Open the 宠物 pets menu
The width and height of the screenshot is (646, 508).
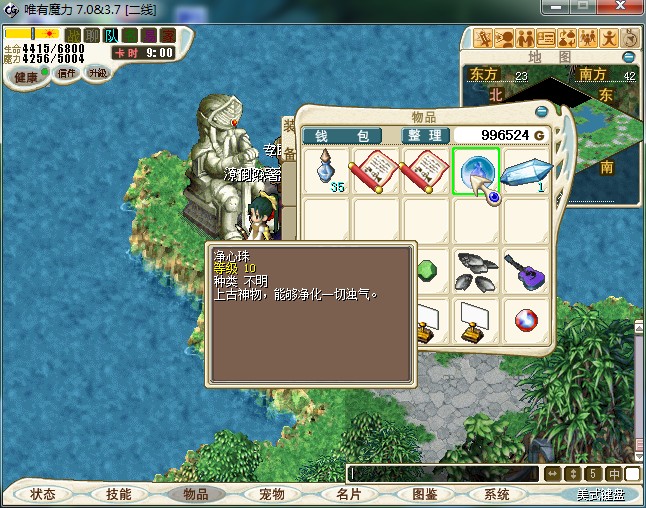[x=271, y=494]
